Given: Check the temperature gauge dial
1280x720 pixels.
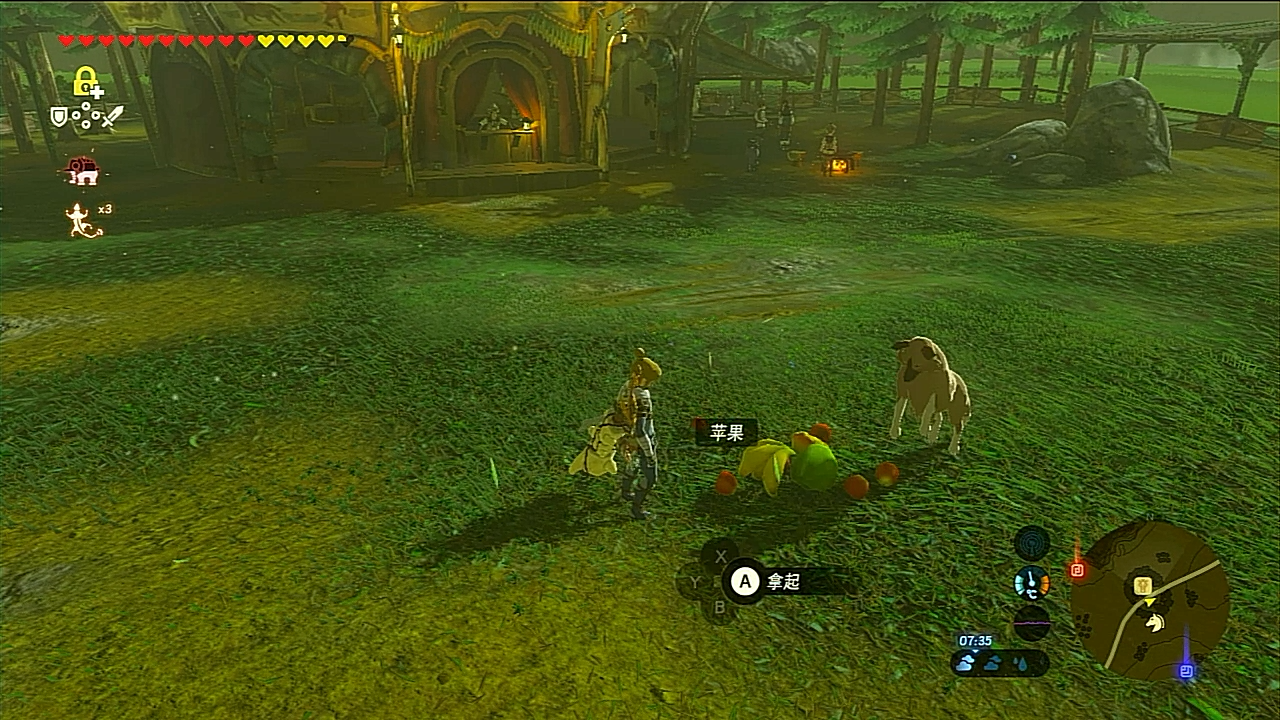Looking at the screenshot, I should click(x=1032, y=583).
